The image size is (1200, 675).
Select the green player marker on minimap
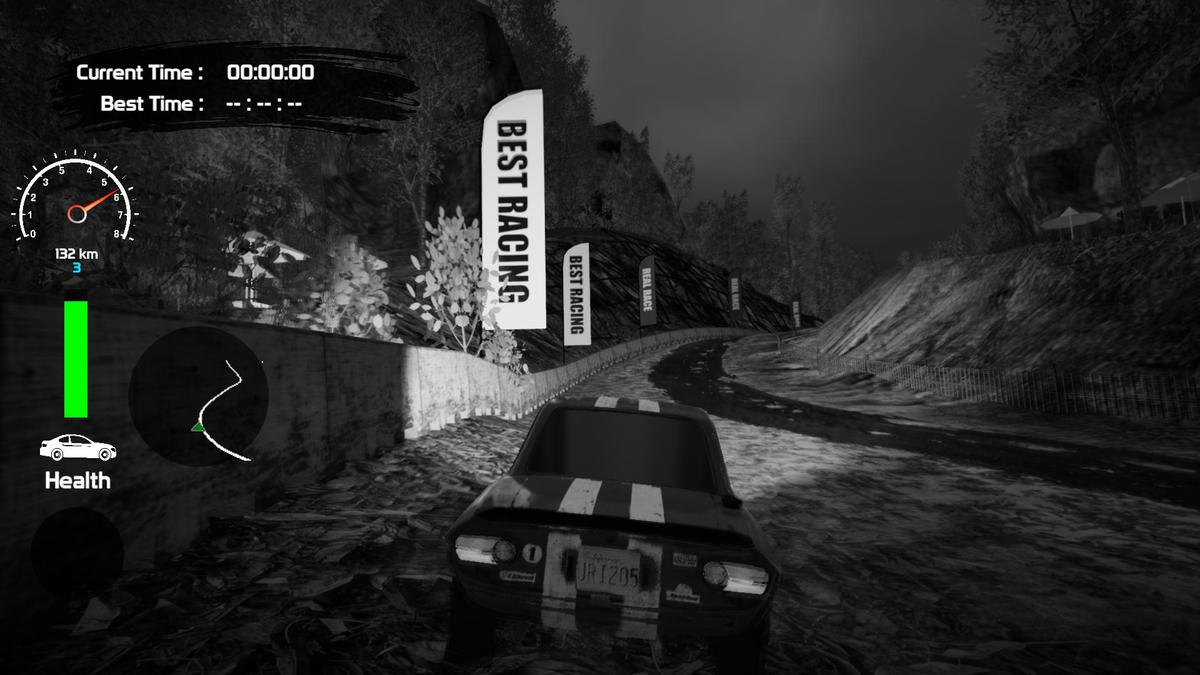199,428
